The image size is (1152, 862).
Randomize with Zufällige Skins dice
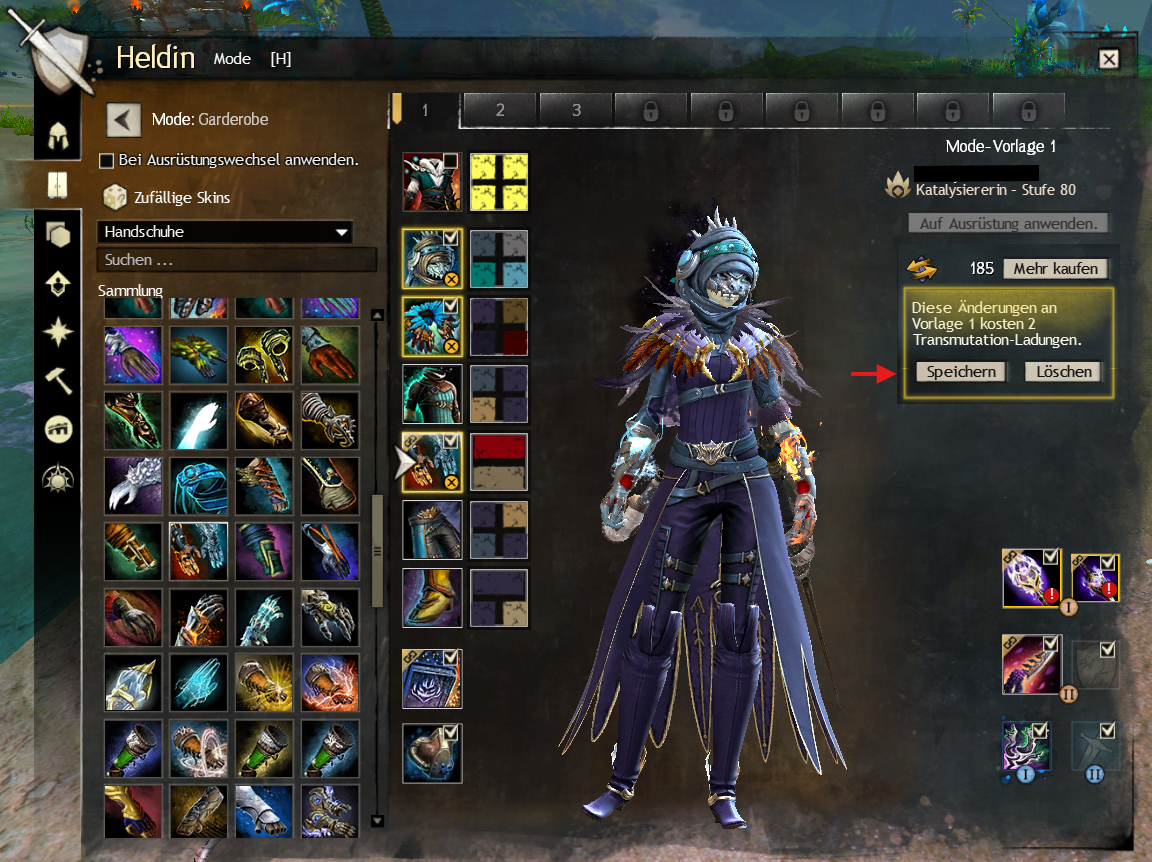115,197
